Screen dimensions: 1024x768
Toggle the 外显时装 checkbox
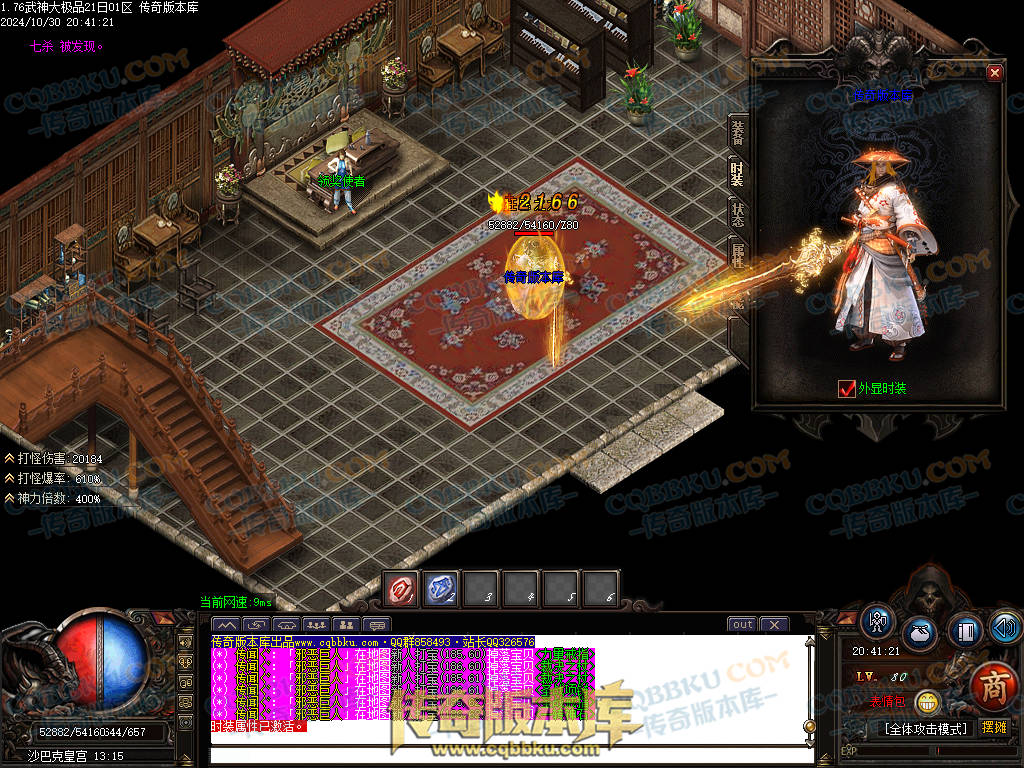pos(847,388)
